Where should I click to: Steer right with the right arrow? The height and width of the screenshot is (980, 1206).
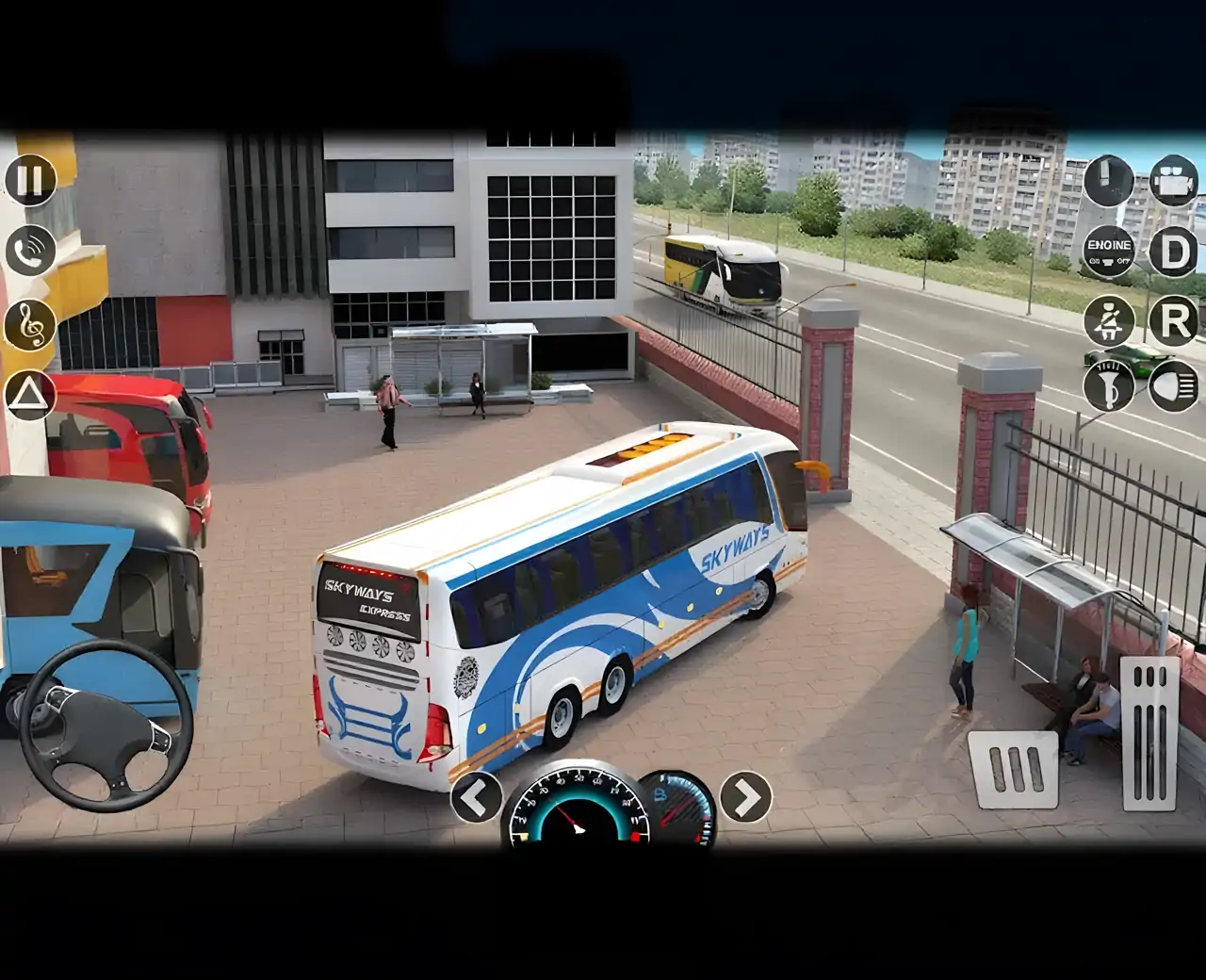coord(745,797)
